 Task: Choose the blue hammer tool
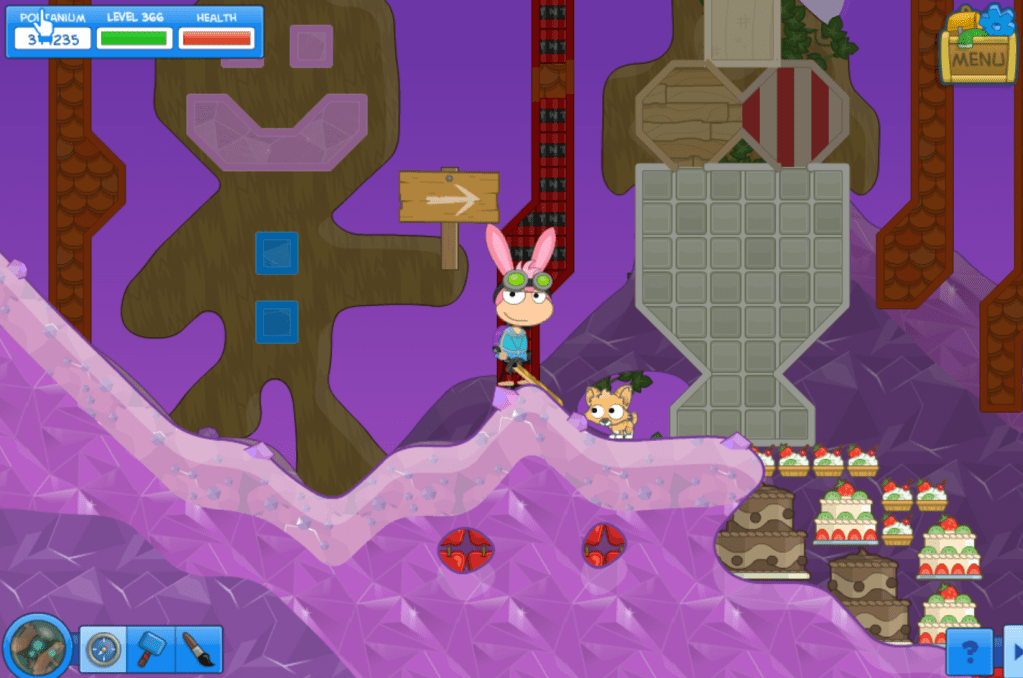[150, 650]
